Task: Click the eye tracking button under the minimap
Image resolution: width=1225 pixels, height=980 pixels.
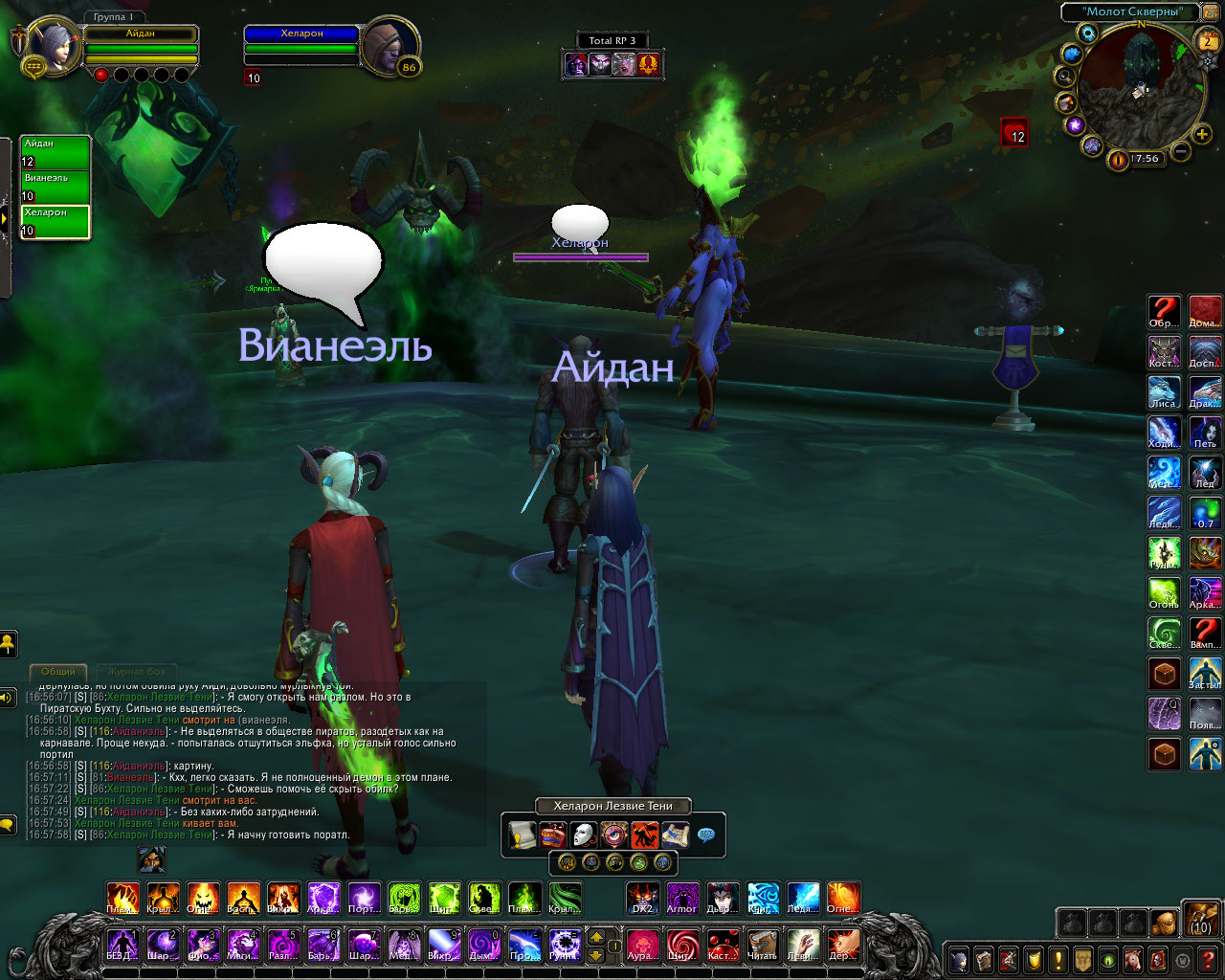Action: tap(1117, 160)
